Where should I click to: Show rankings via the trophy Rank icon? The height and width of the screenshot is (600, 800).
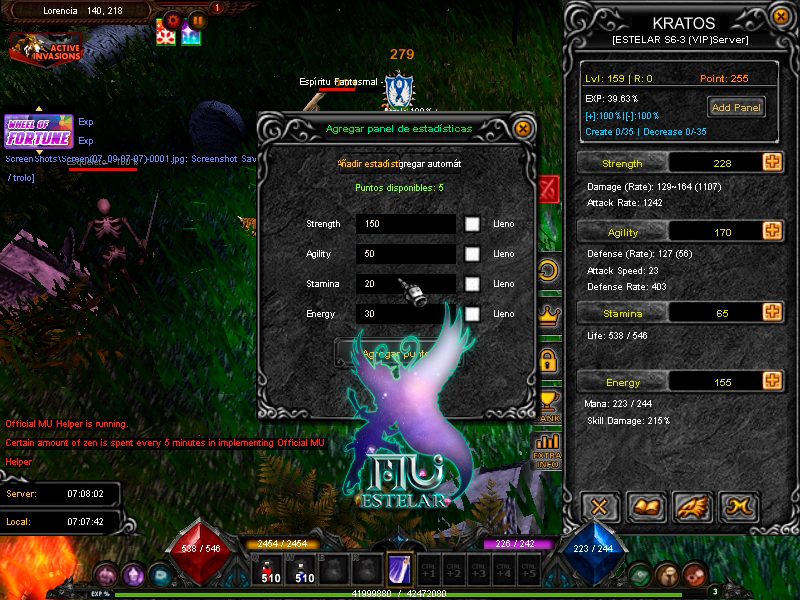coord(547,406)
